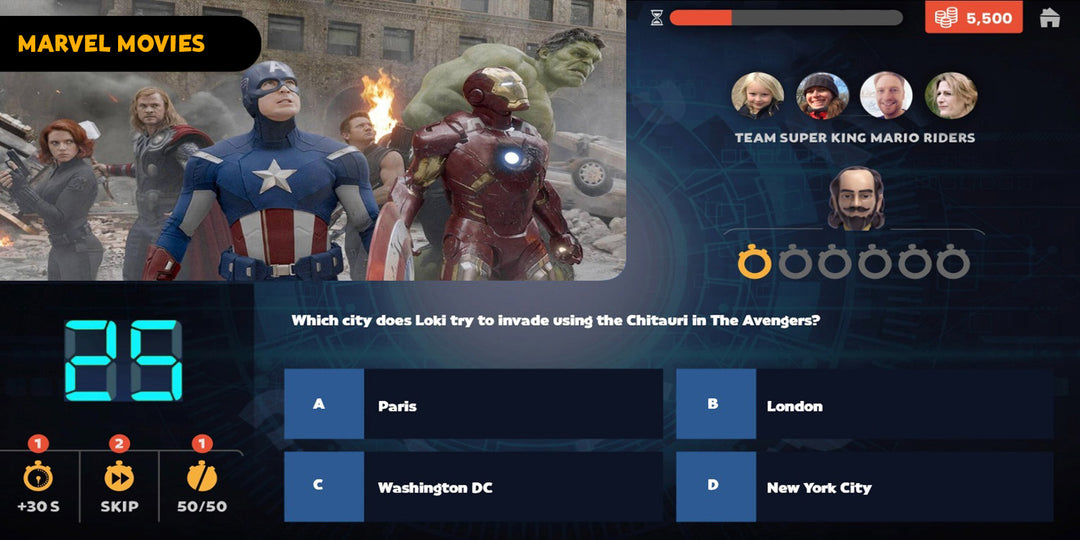Activate the 50/50 lifeline
This screenshot has height=540, width=1080.
[x=201, y=485]
